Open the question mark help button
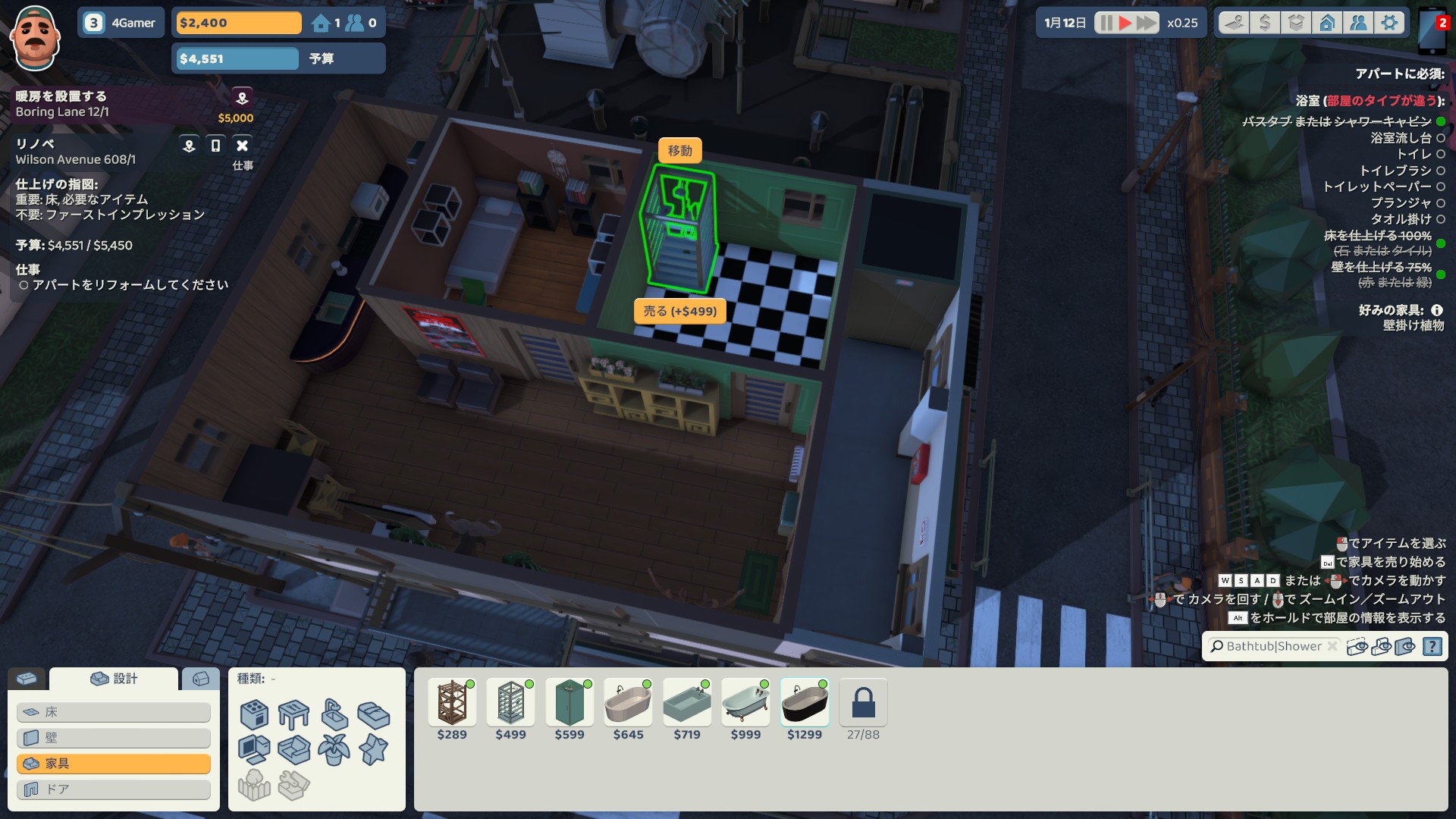1456x819 pixels. (x=1432, y=646)
